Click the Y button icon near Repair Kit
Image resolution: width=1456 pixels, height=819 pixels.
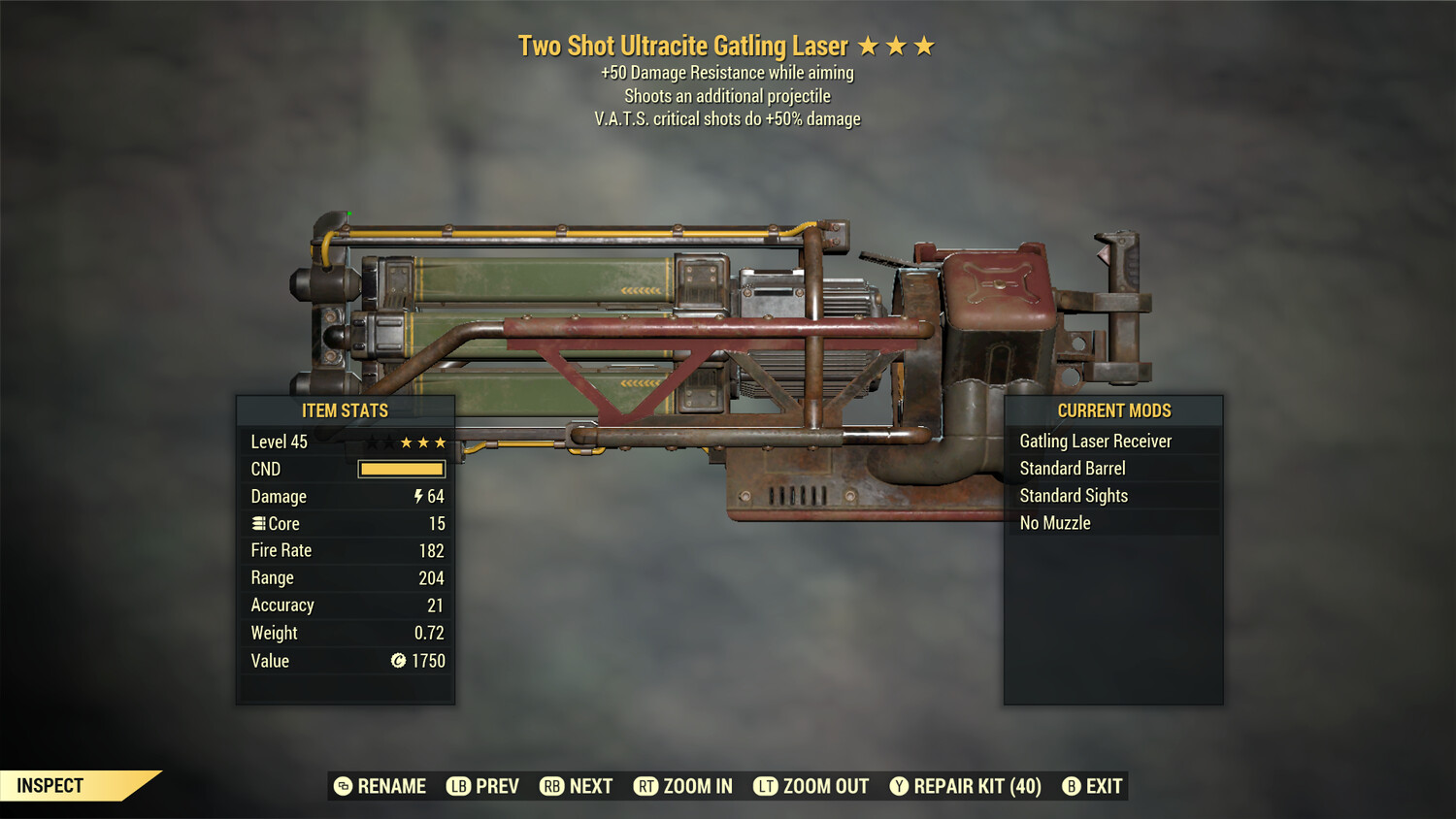898,786
